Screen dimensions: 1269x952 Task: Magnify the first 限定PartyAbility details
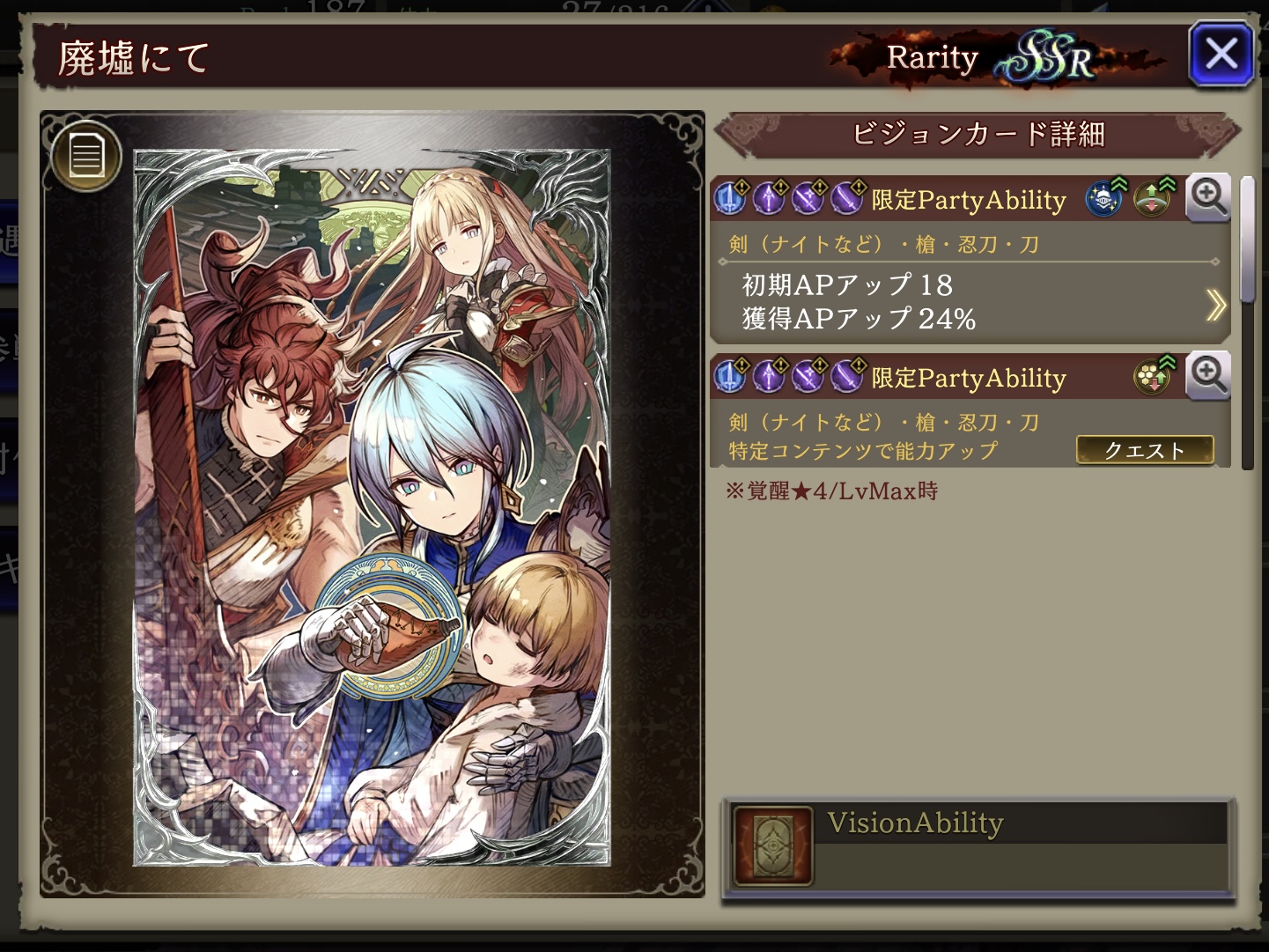pos(1207,197)
